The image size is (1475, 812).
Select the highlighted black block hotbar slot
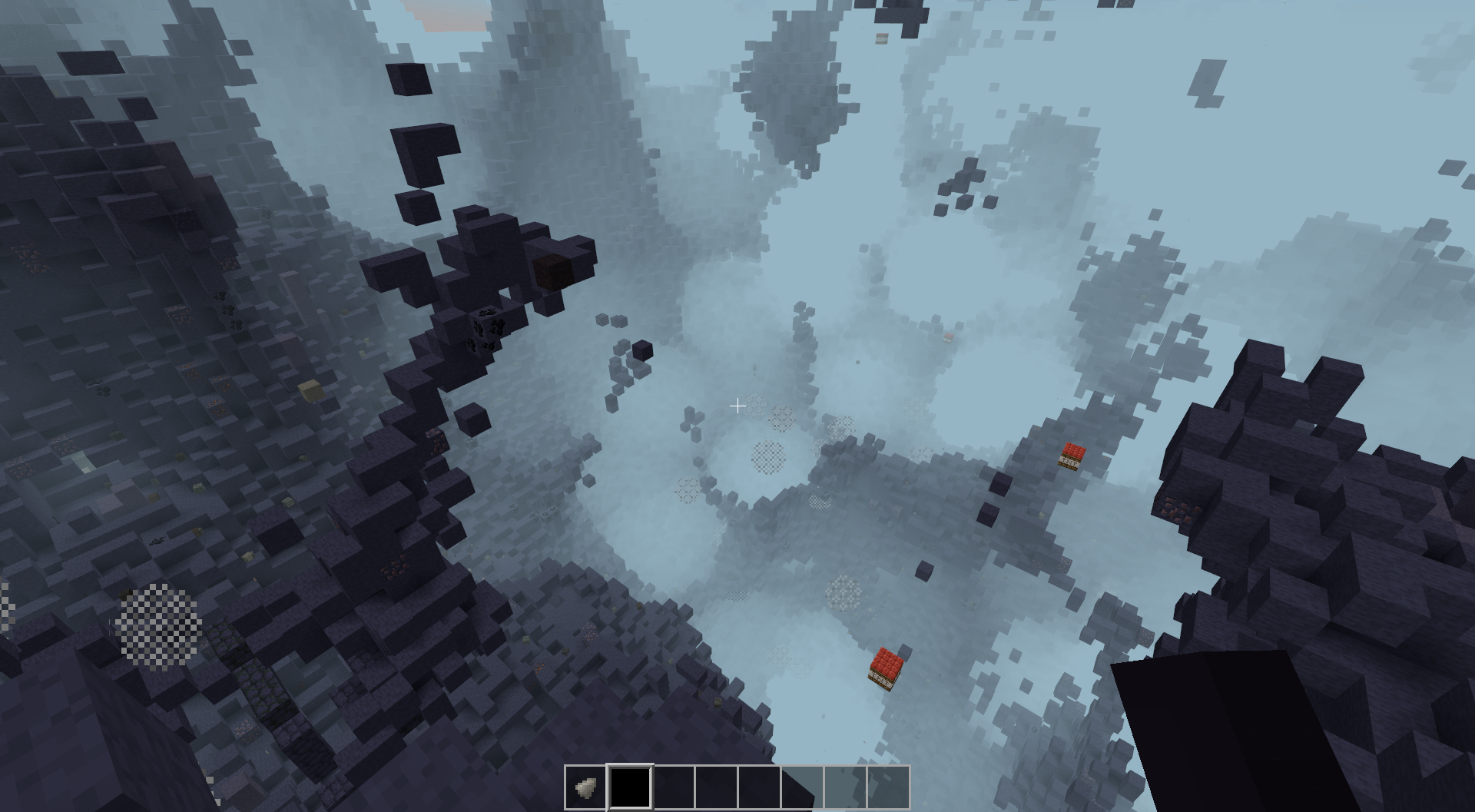tap(630, 787)
